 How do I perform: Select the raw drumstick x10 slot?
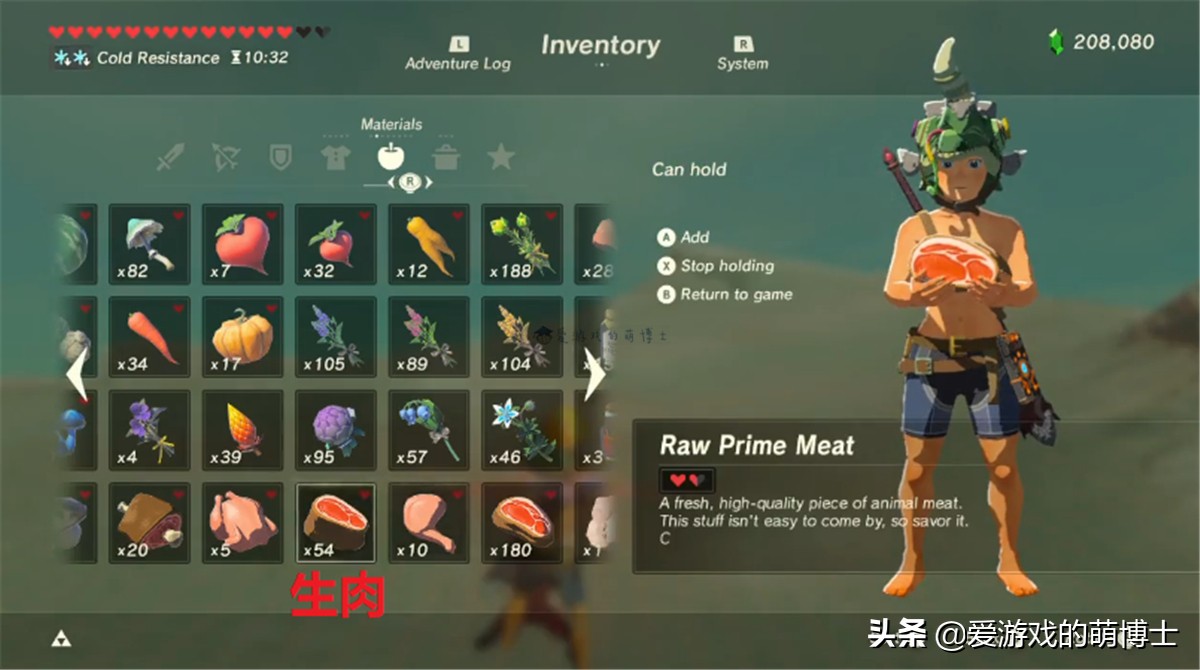[429, 523]
